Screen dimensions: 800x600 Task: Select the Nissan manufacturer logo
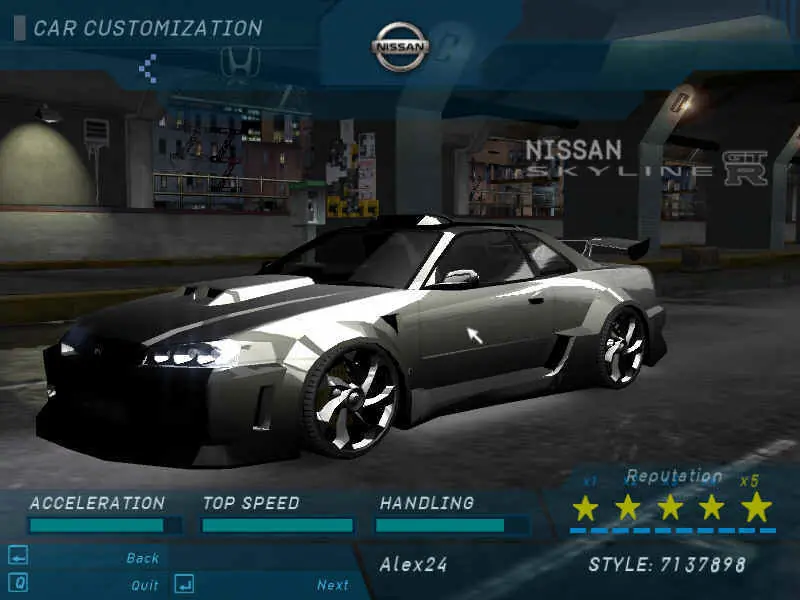pos(400,47)
